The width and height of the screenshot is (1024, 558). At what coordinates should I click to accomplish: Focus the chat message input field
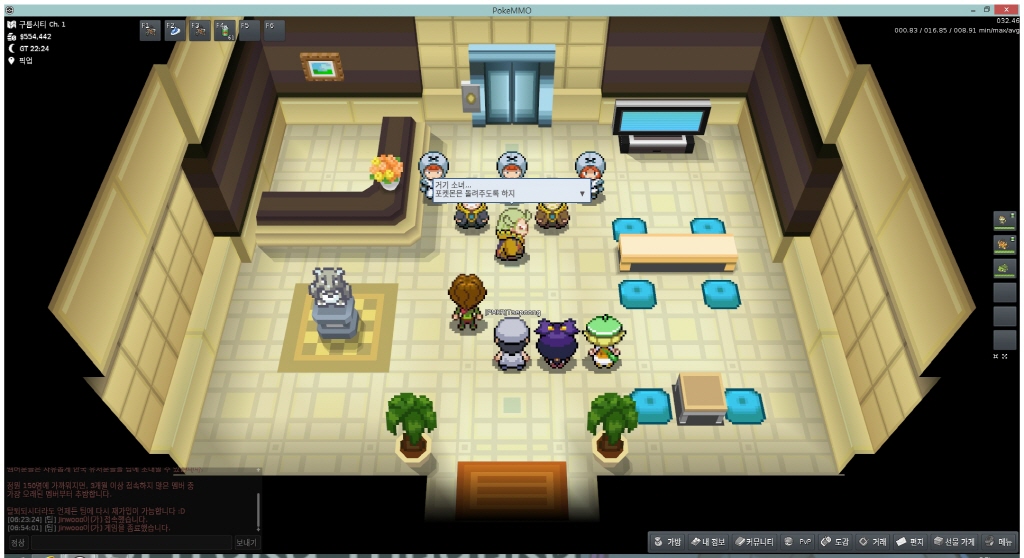pyautogui.click(x=130, y=542)
